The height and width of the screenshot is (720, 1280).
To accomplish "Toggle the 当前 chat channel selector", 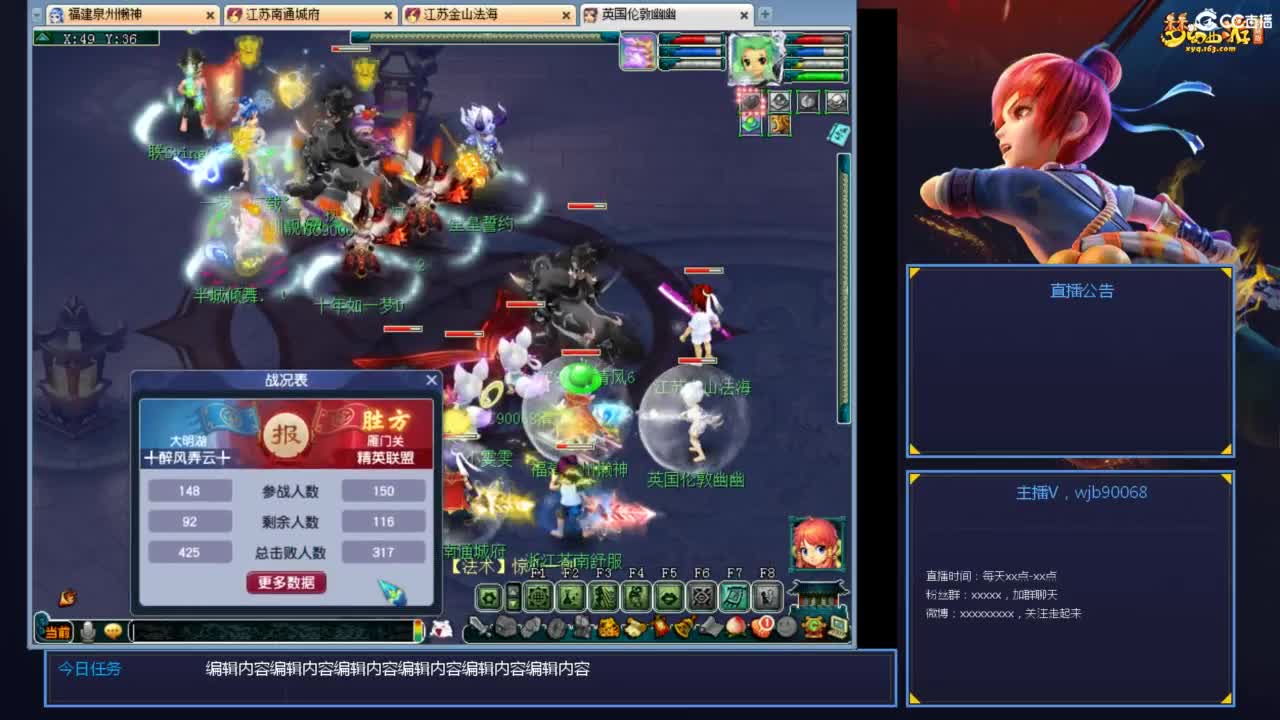I will coord(58,632).
